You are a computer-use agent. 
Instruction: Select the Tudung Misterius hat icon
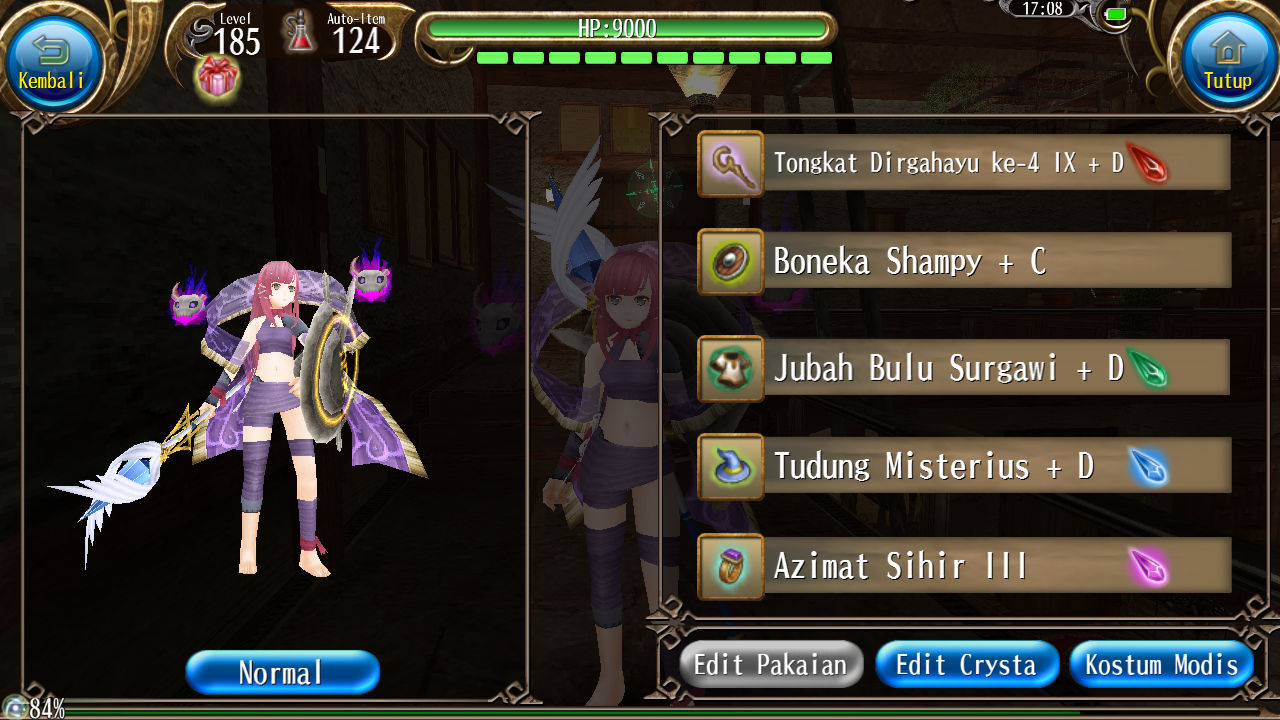tap(730, 465)
